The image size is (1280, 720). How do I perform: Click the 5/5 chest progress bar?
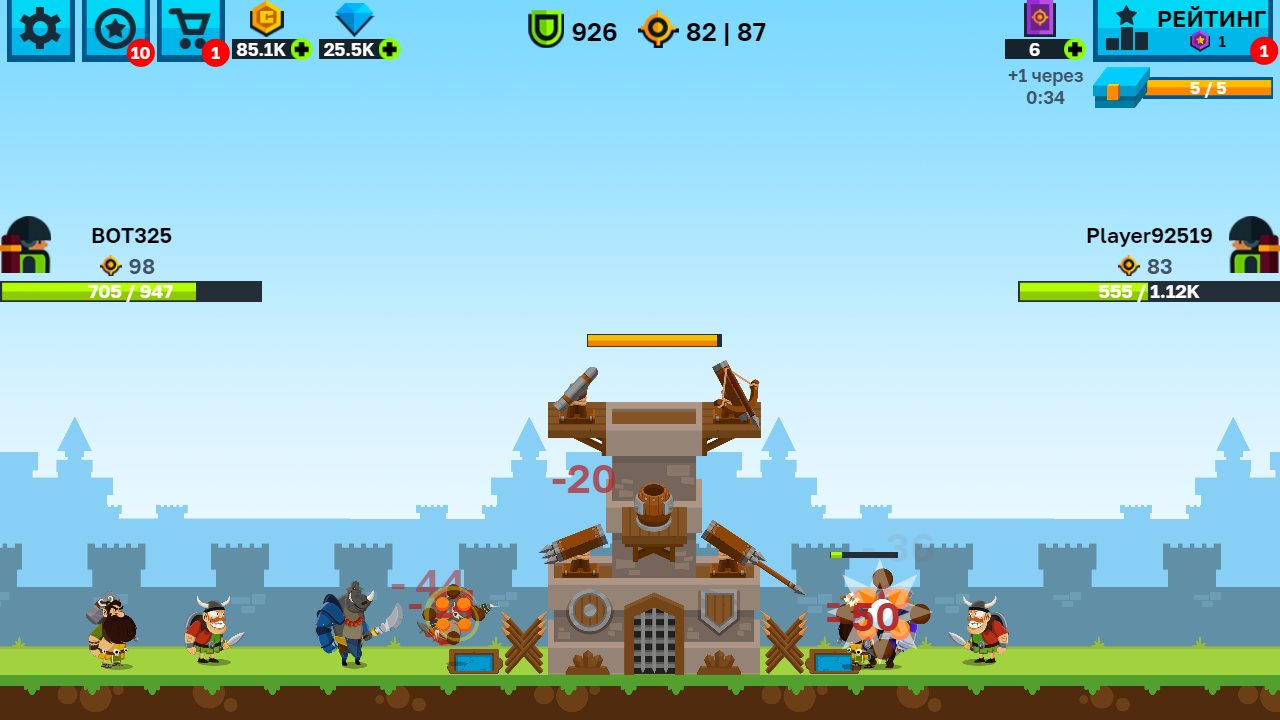coord(1210,90)
